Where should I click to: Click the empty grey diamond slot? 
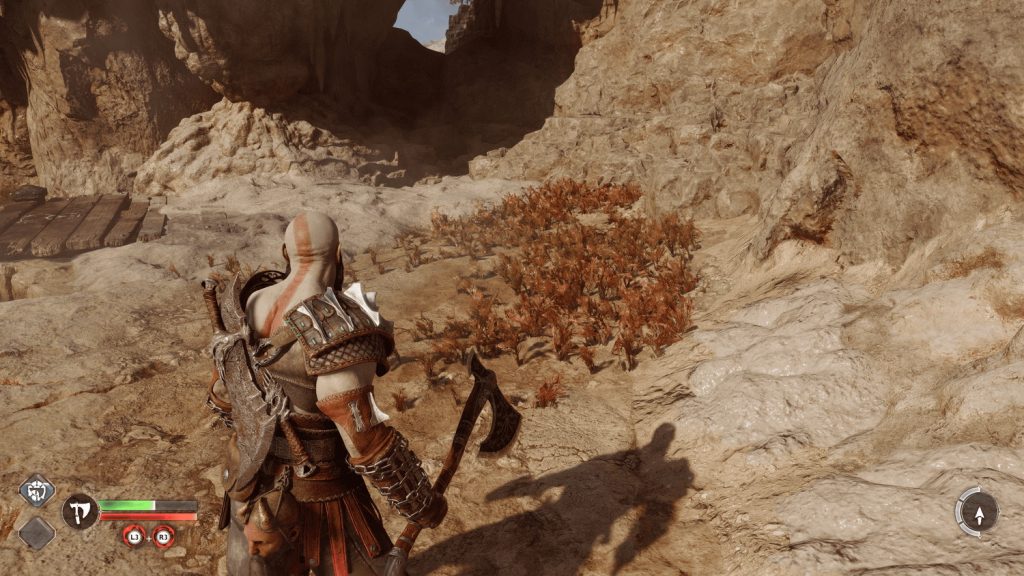pos(37,532)
